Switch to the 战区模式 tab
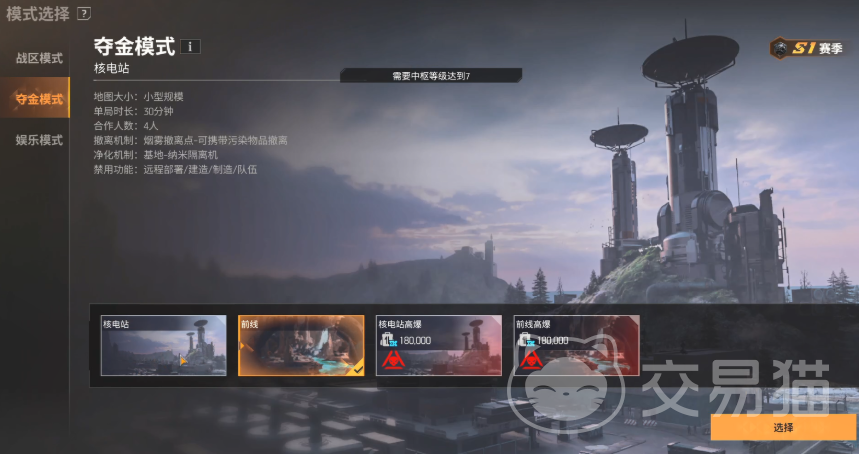859x454 pixels. (x=38, y=58)
